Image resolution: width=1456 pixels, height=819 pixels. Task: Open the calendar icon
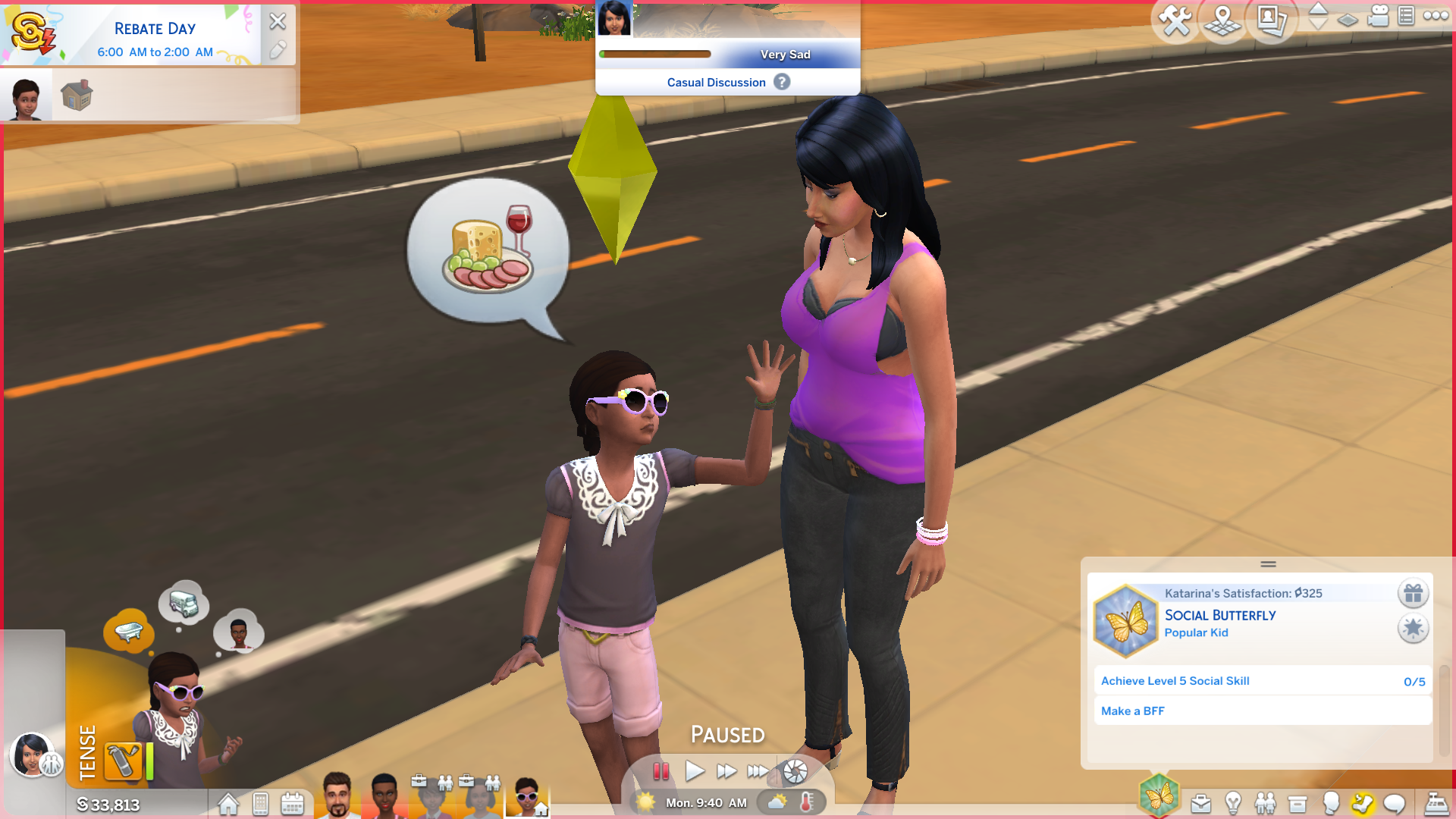click(292, 804)
